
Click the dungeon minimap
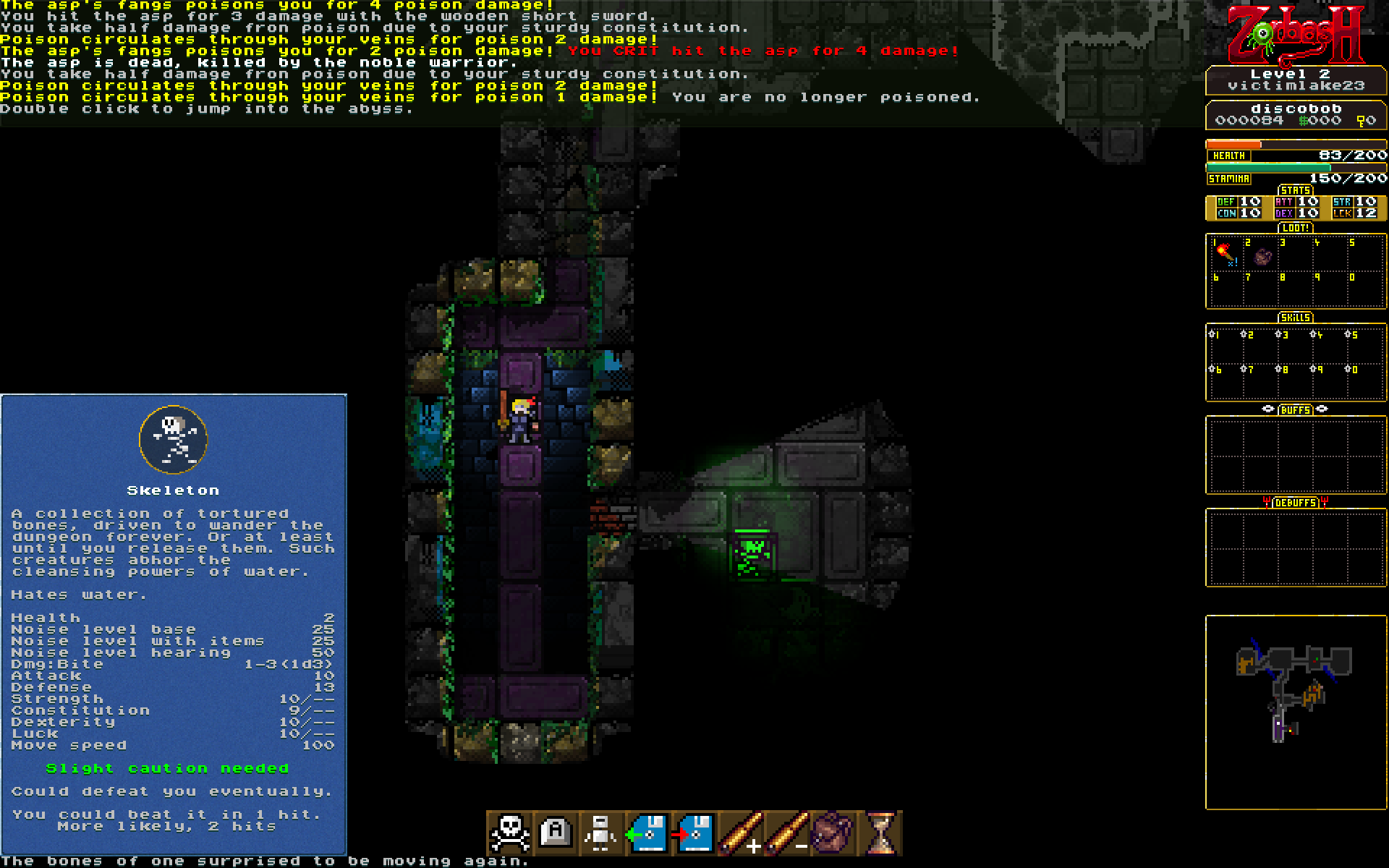click(x=1295, y=711)
